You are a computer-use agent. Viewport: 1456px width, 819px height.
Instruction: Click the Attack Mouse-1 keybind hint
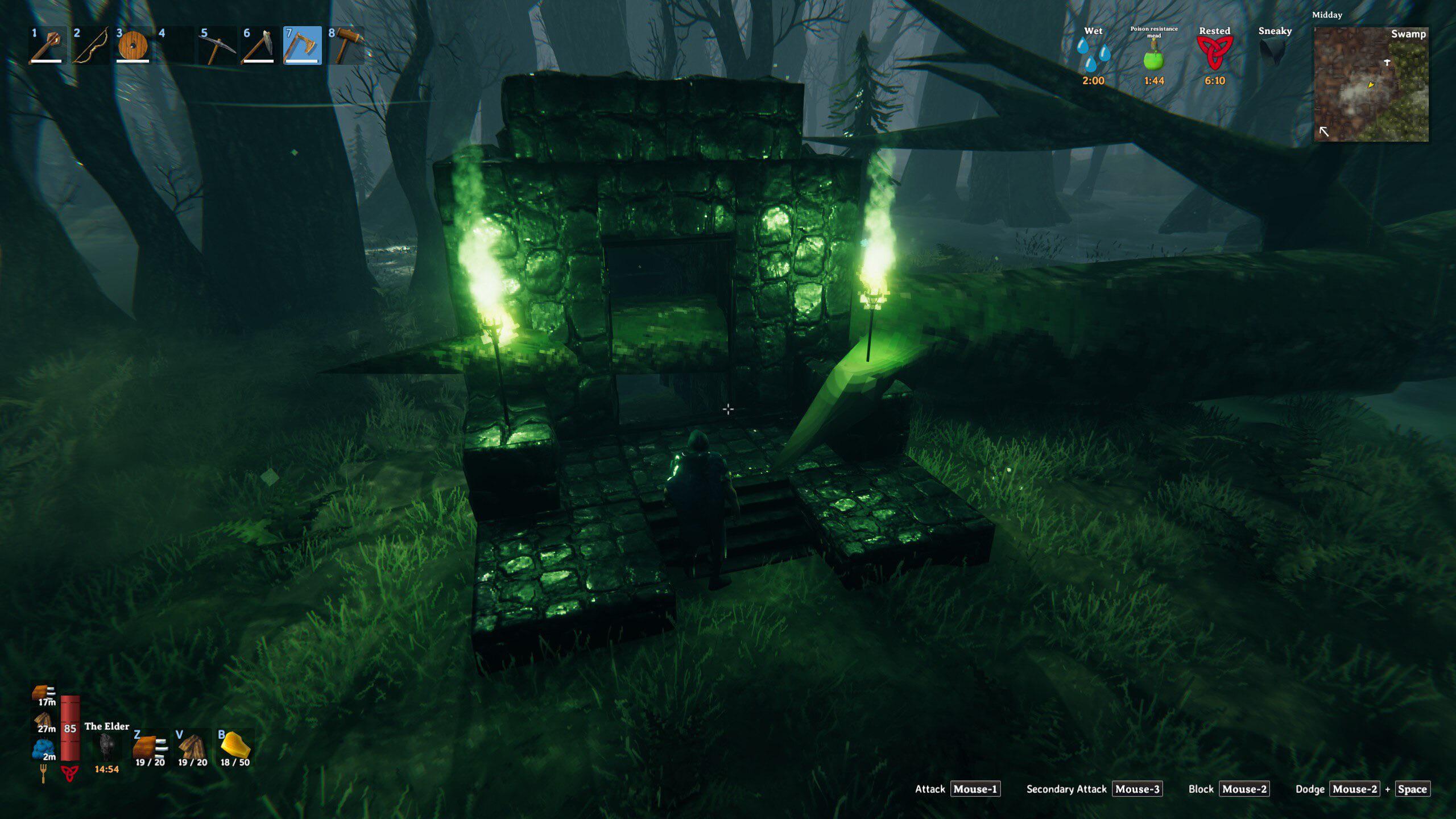pyautogui.click(x=976, y=789)
